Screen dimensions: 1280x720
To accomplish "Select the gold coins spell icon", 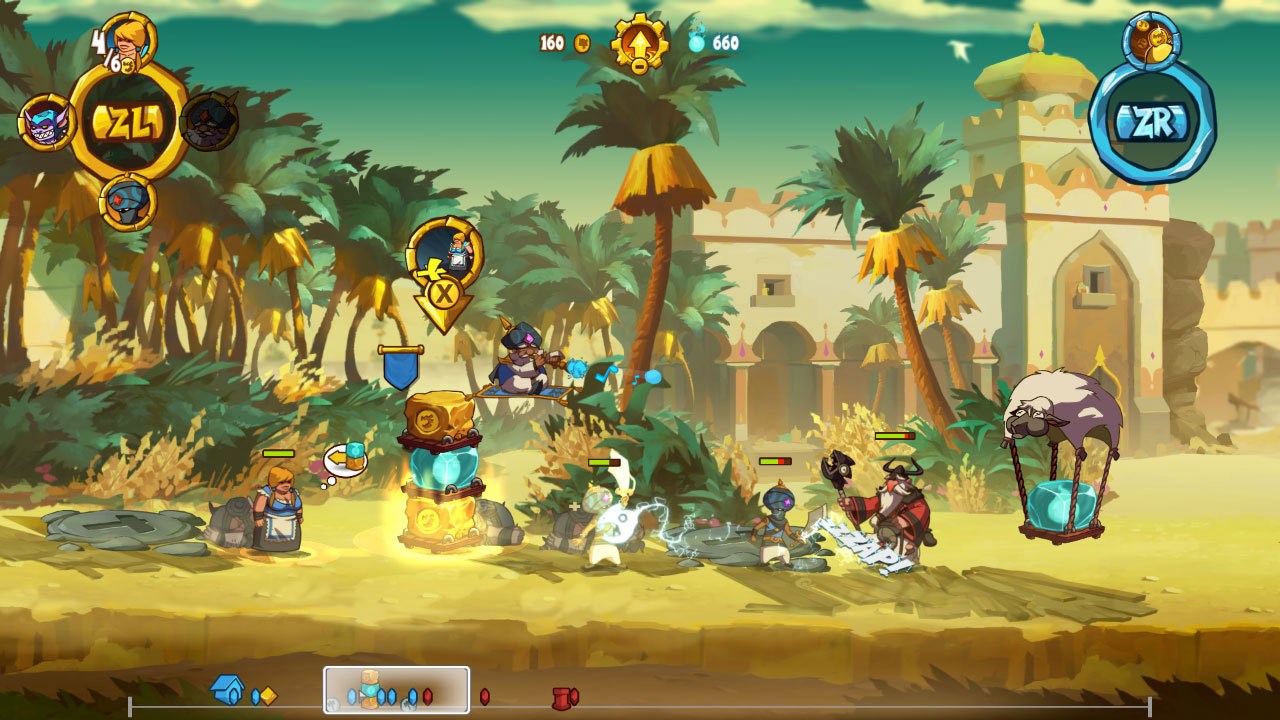I will point(1152,40).
